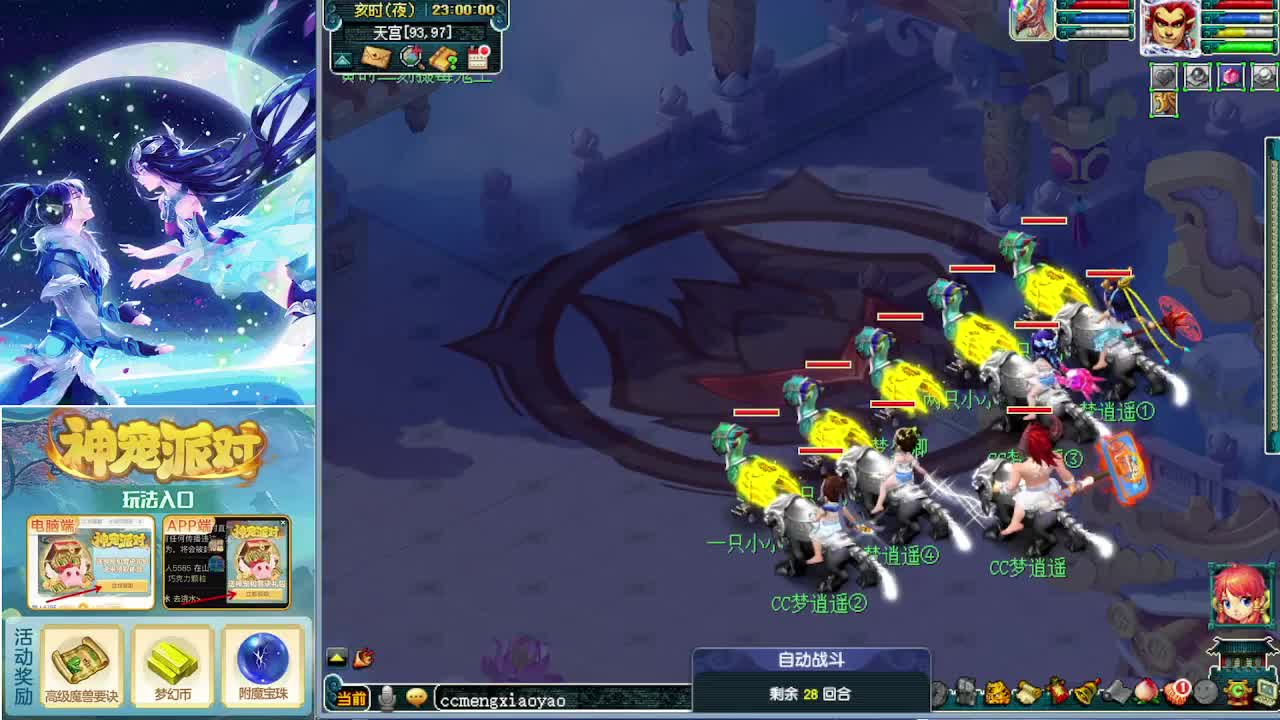Click the golden bell icon in the bottom toolbar

point(1084,690)
